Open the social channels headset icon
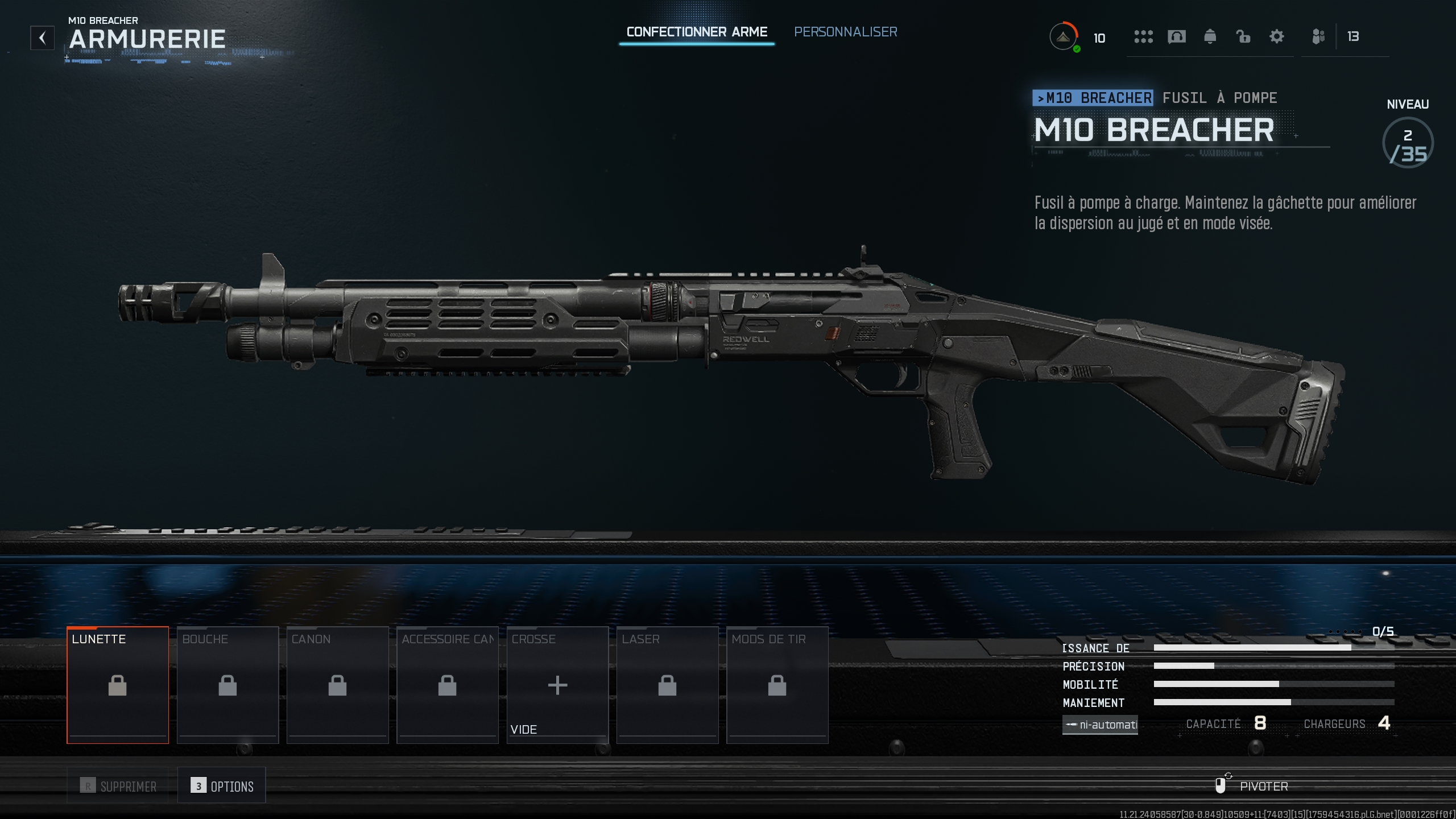 click(1176, 36)
